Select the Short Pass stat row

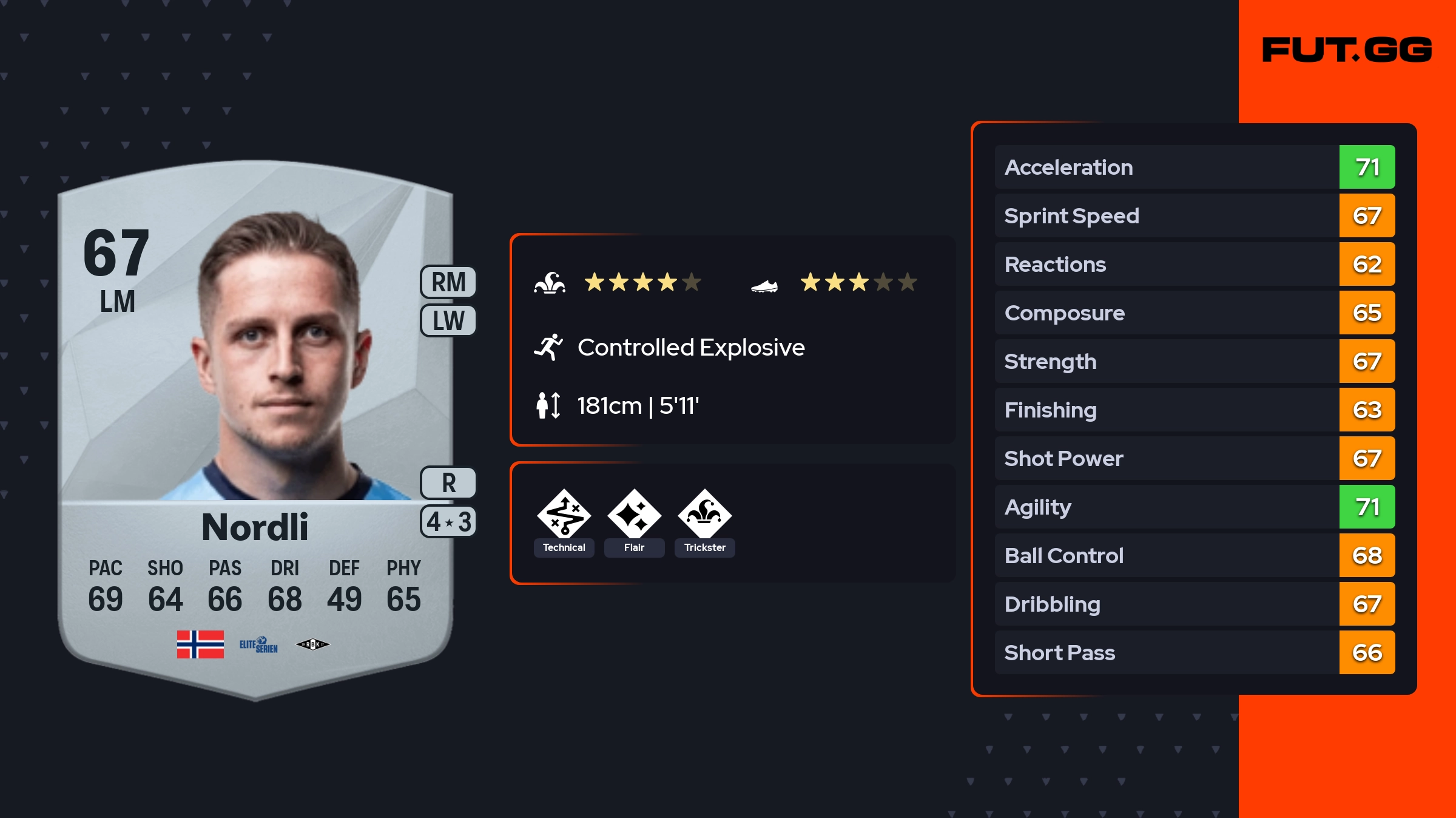tap(1194, 652)
